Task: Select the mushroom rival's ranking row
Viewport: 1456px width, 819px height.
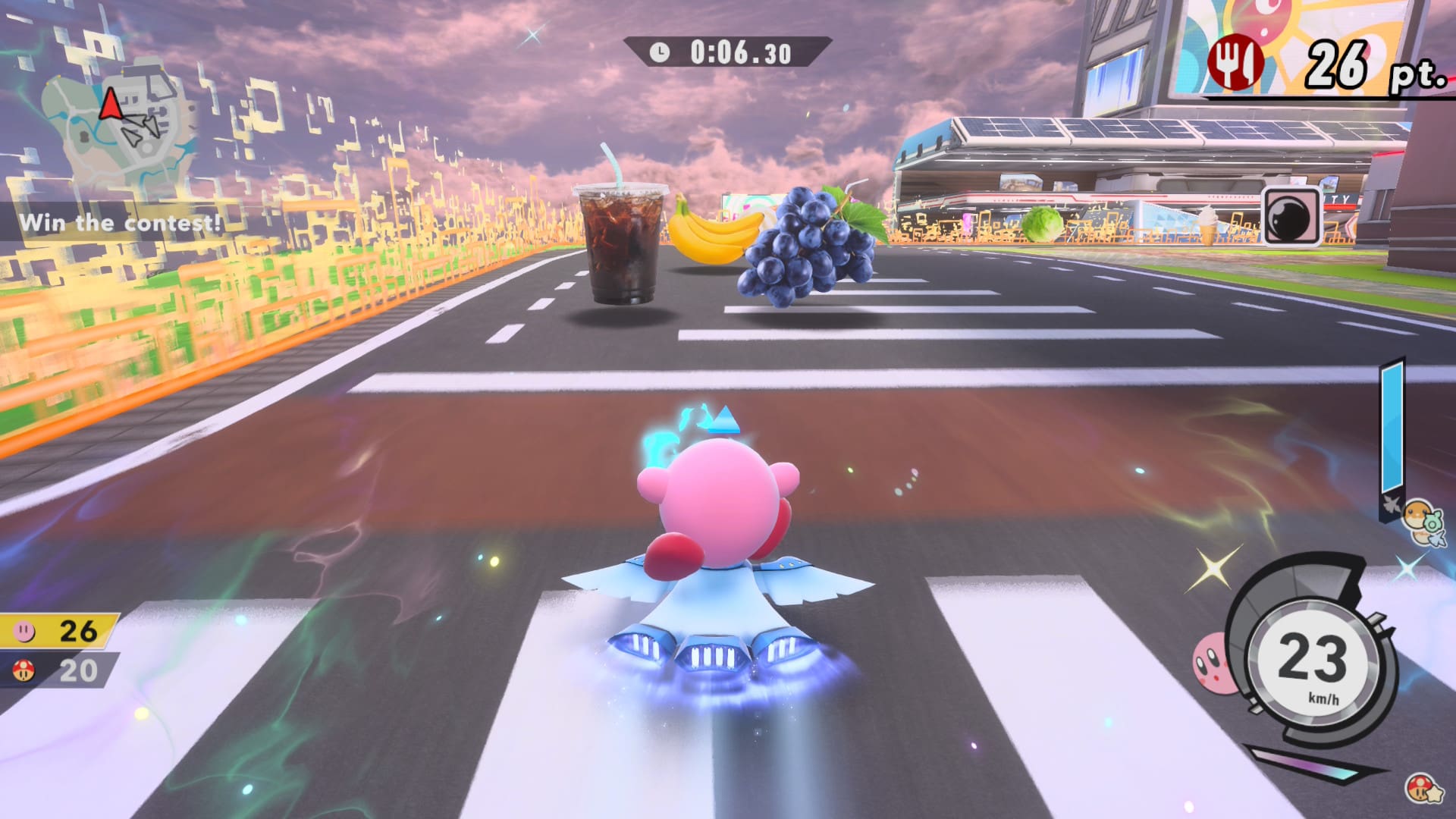Action: (x=59, y=670)
